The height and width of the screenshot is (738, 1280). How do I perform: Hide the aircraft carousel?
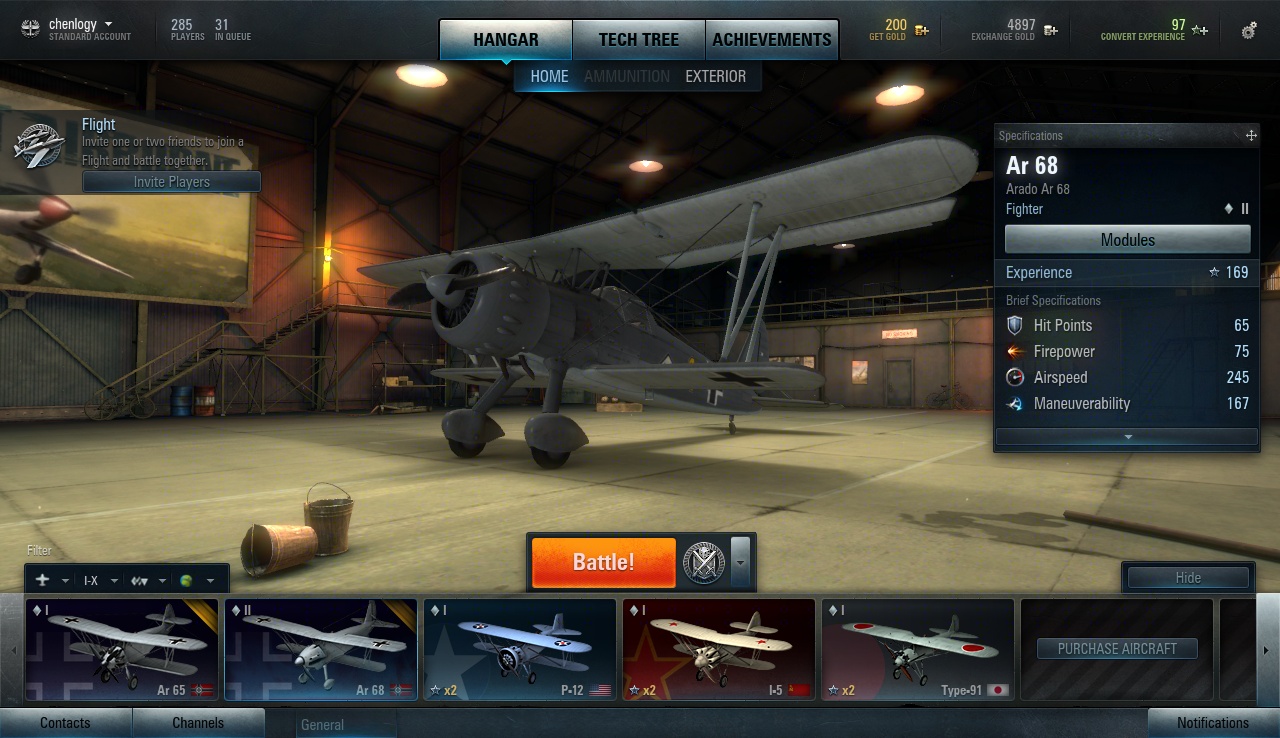(1188, 578)
